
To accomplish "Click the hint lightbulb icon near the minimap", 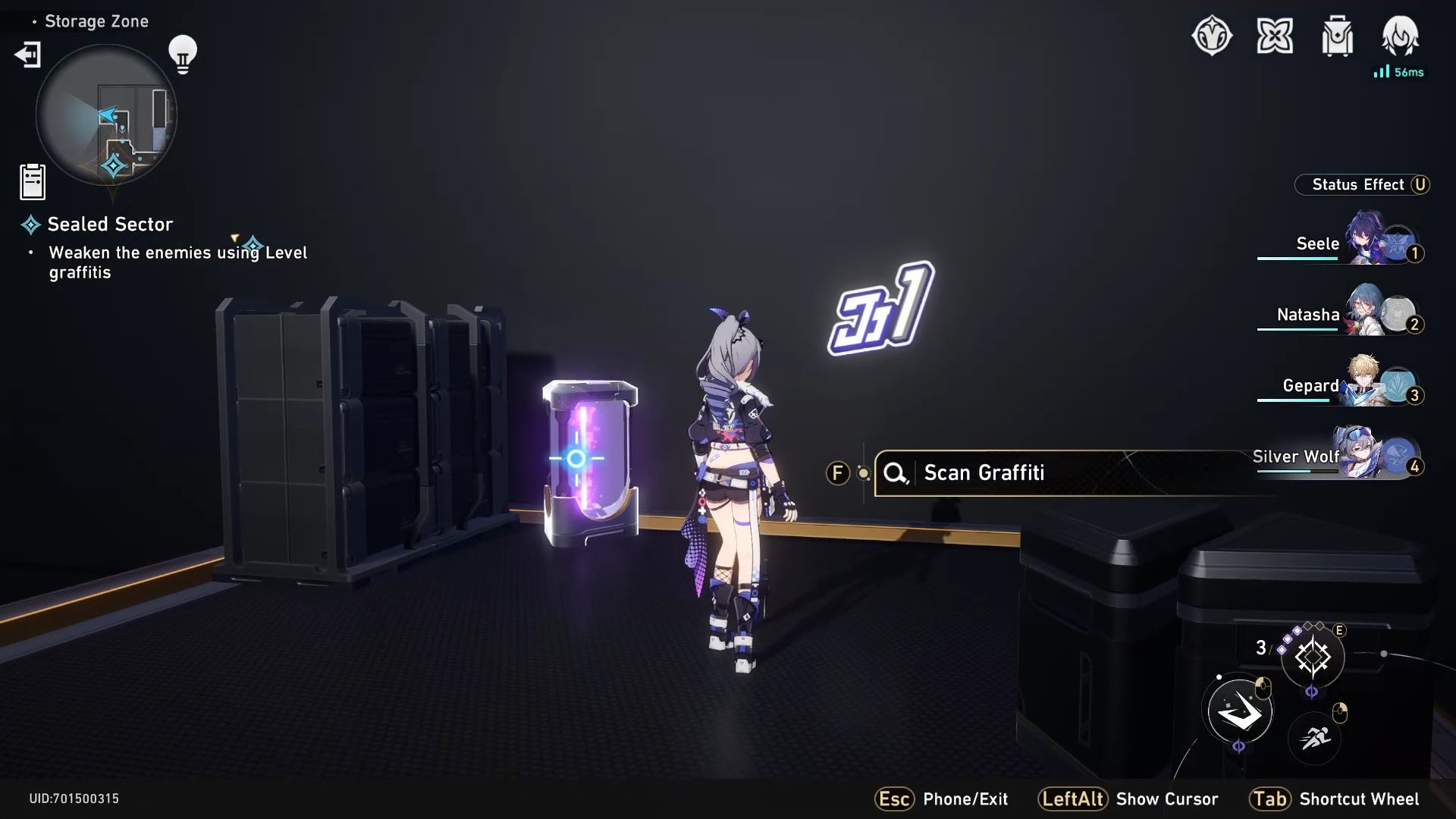I will (x=182, y=52).
